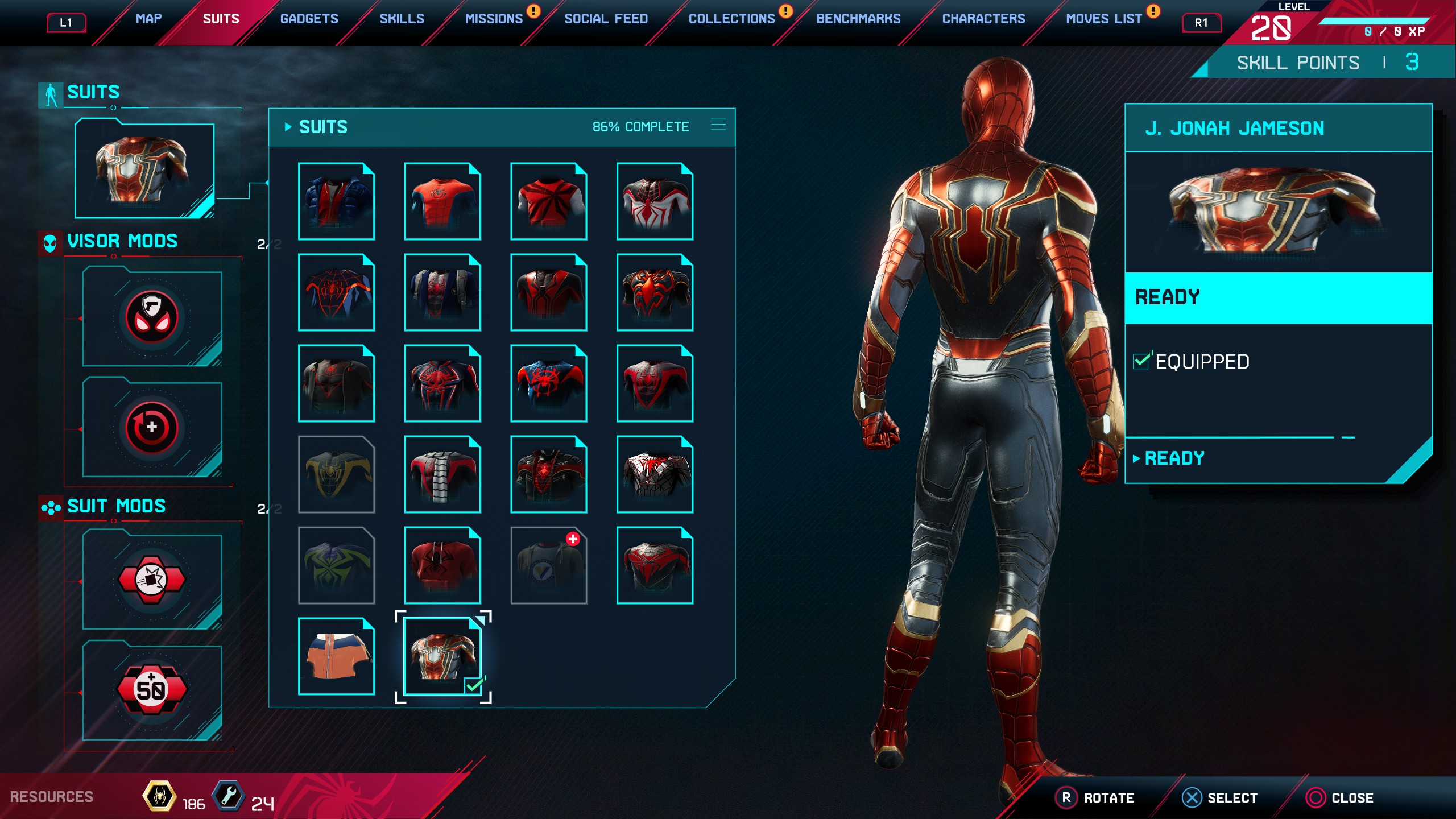The image size is (1456, 819).
Task: Choose the locked suit with red plus badge
Action: pyautogui.click(x=549, y=565)
